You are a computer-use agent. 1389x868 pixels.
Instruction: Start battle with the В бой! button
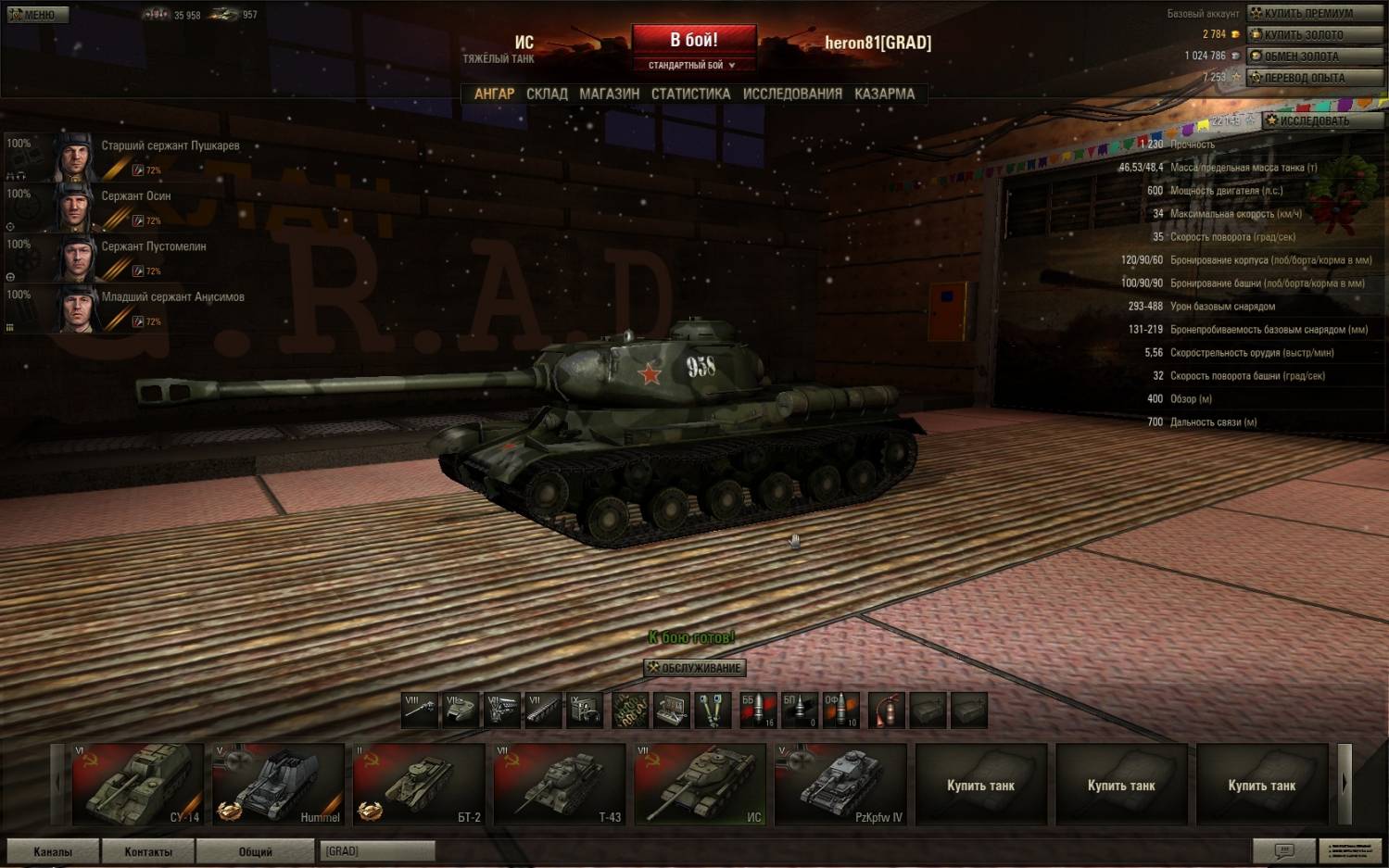693,40
